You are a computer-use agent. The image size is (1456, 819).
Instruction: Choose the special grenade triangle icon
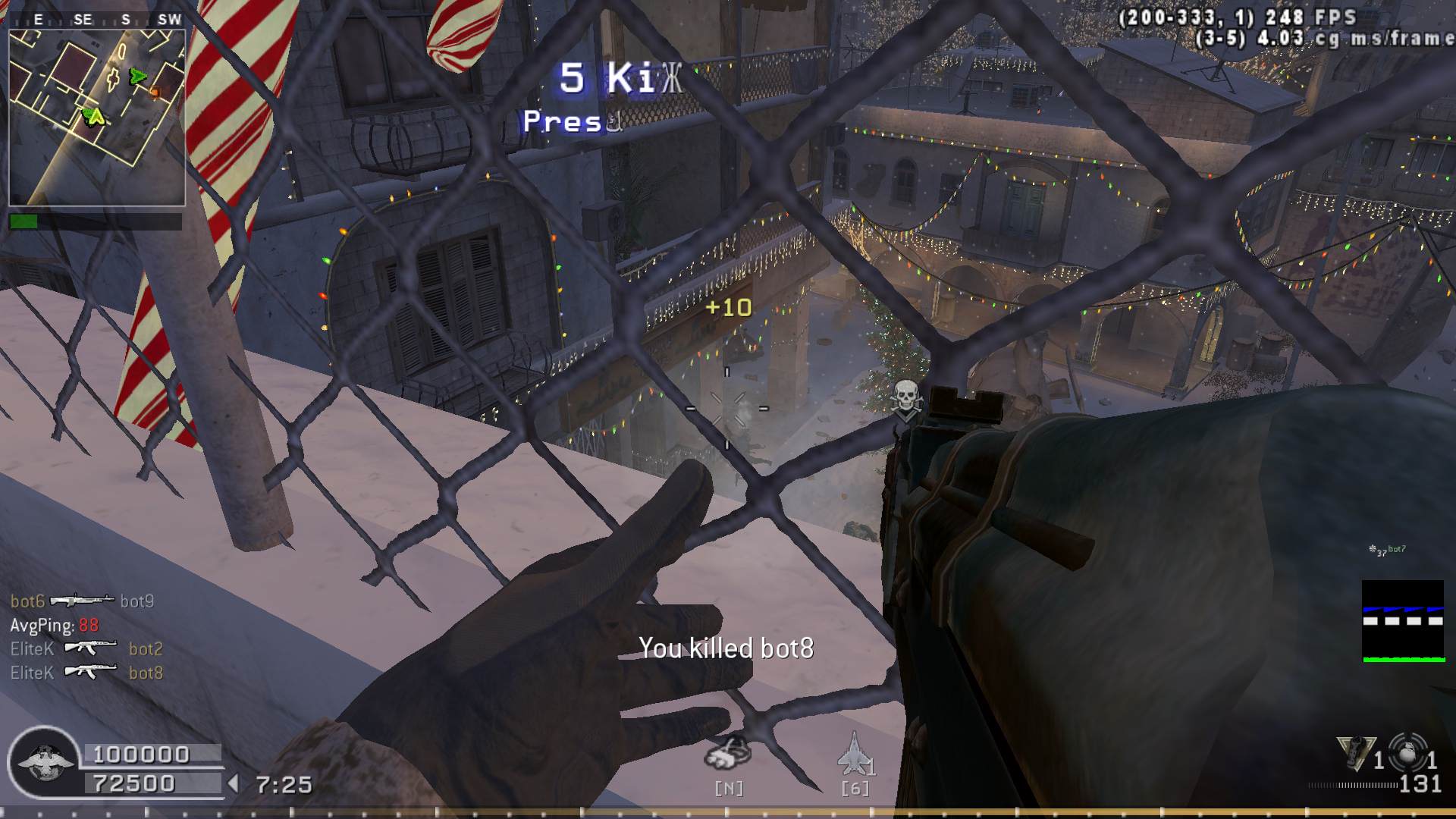click(x=1356, y=752)
